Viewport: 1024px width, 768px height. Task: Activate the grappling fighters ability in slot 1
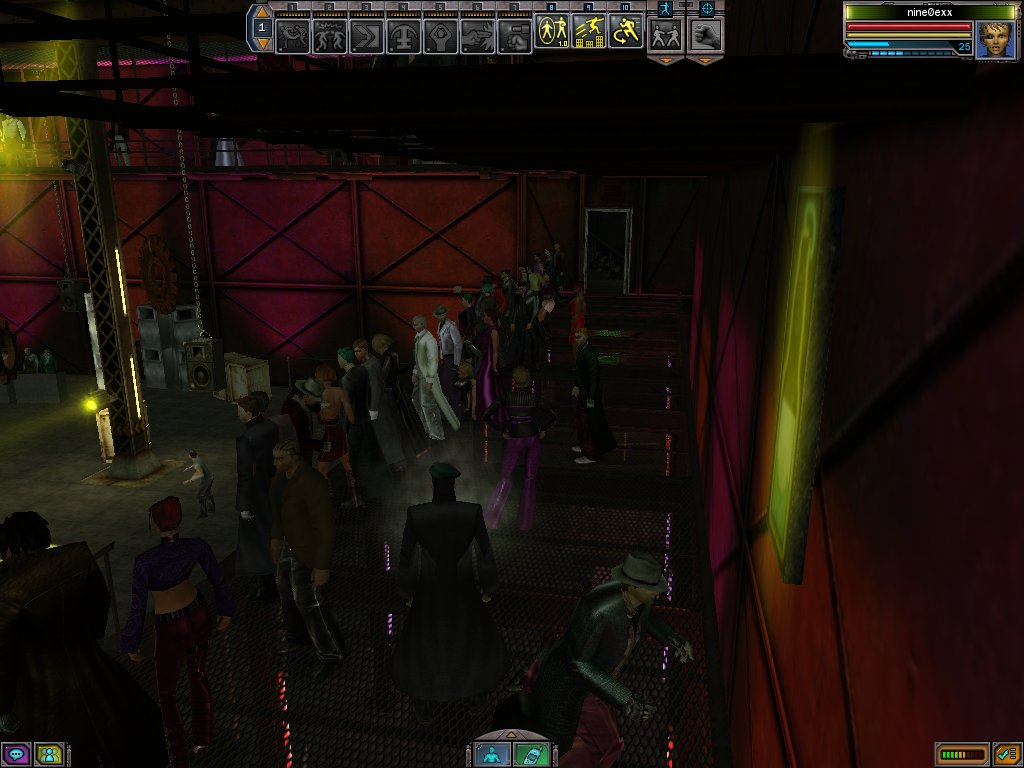292,37
